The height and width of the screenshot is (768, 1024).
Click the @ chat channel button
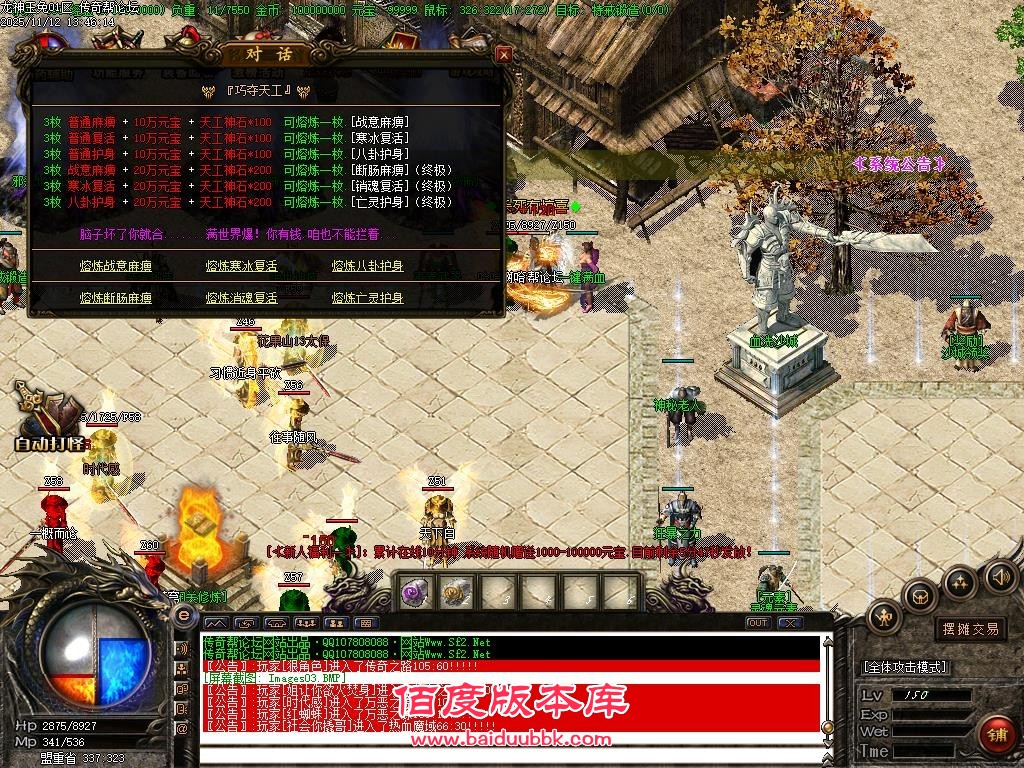pos(183,729)
